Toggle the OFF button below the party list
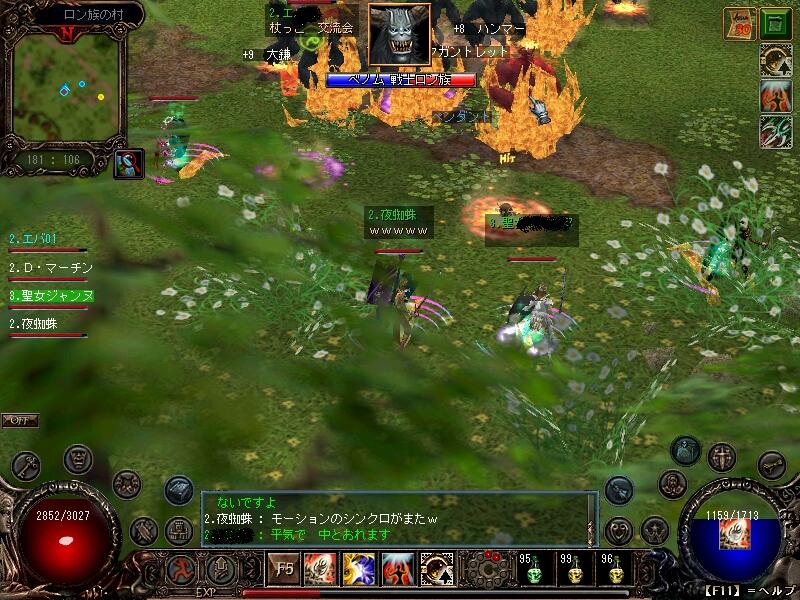 click(x=20, y=420)
